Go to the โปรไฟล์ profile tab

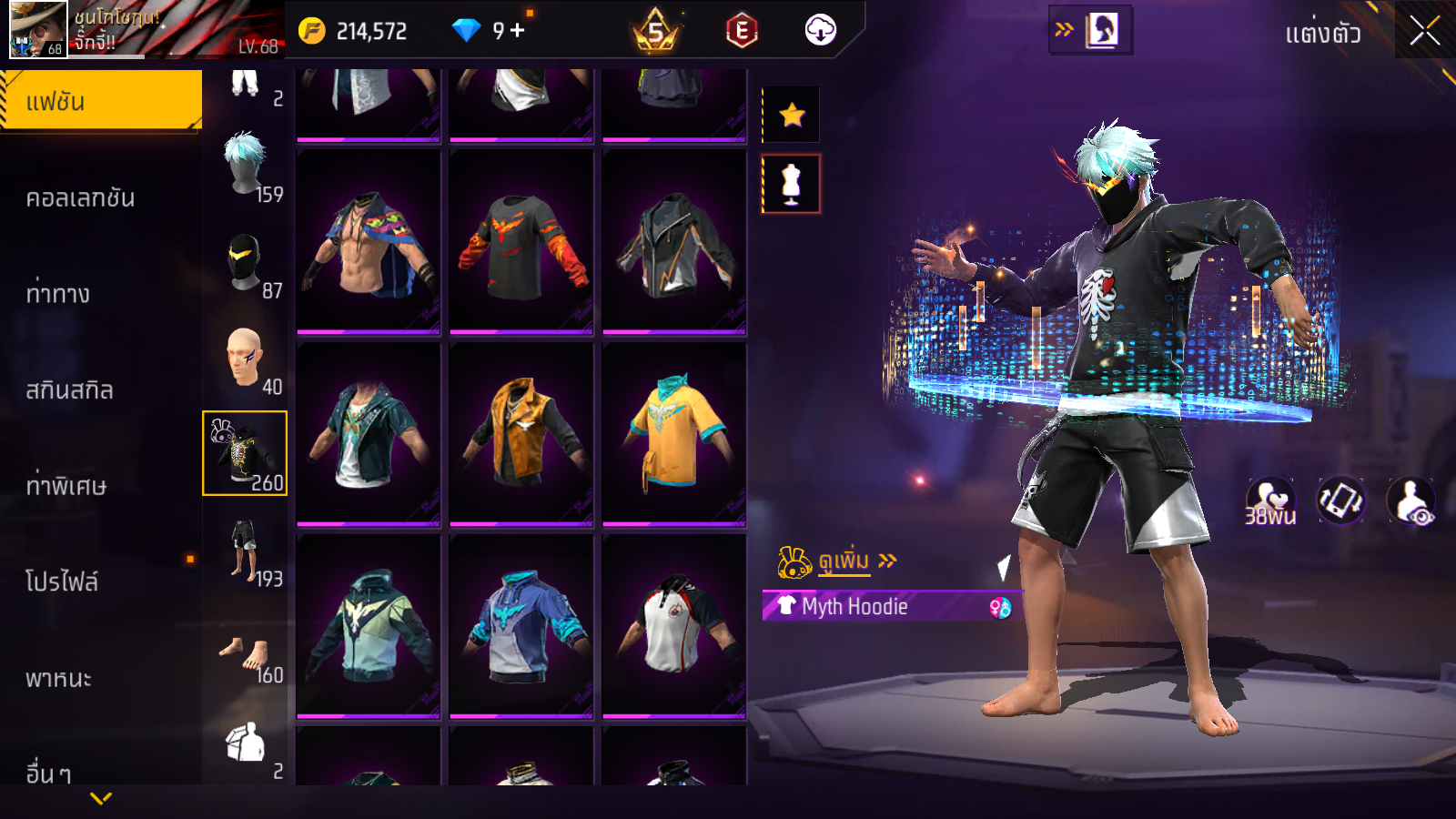point(62,581)
